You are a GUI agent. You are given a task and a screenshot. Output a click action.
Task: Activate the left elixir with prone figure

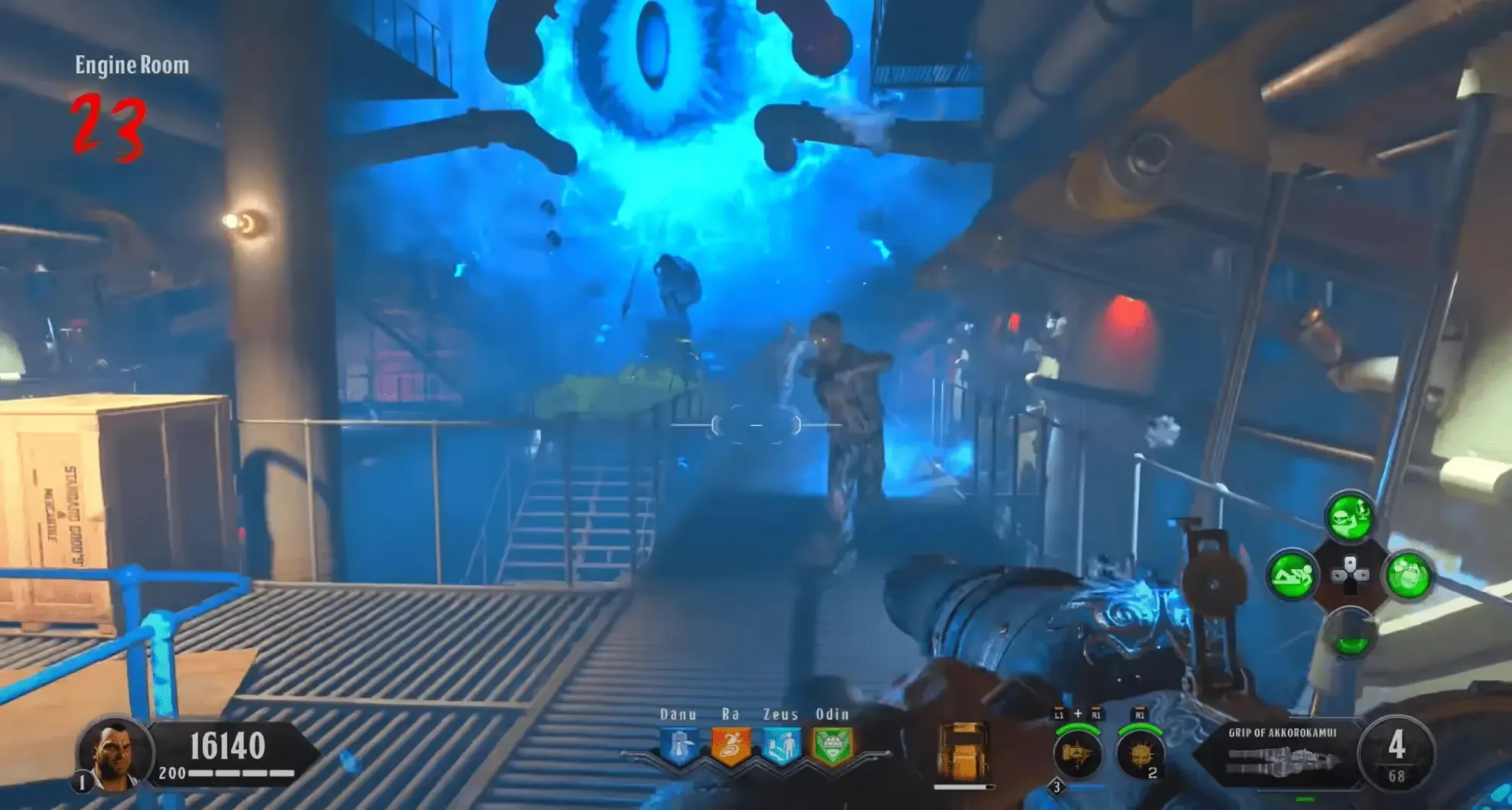click(1292, 574)
